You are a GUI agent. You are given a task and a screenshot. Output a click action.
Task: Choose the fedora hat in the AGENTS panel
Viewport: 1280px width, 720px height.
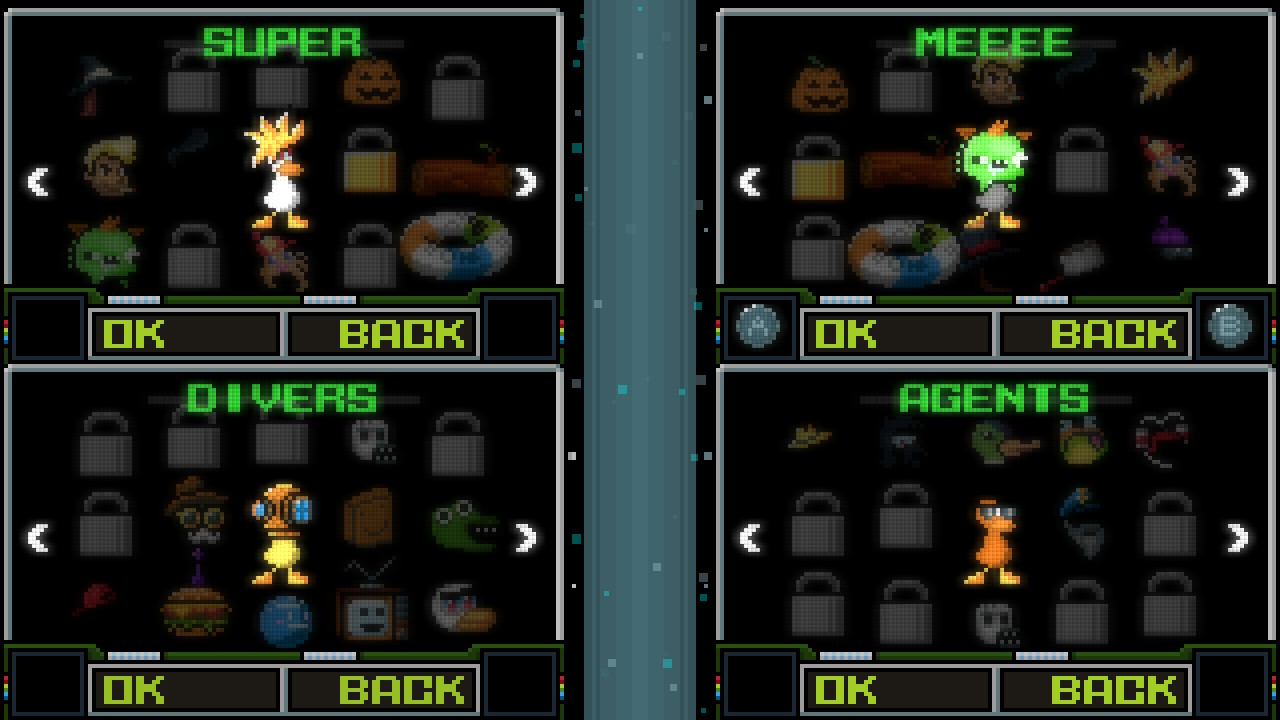(810, 435)
